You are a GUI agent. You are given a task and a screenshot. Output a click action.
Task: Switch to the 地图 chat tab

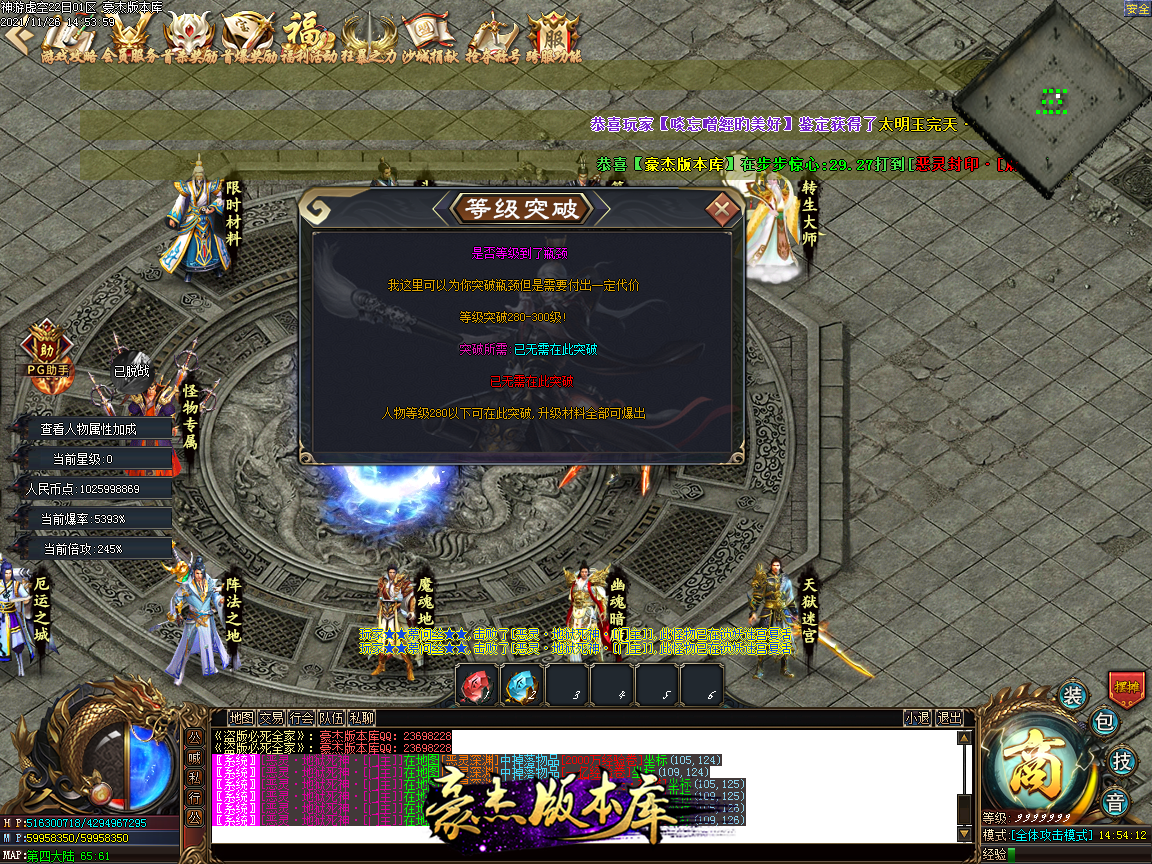click(x=241, y=718)
